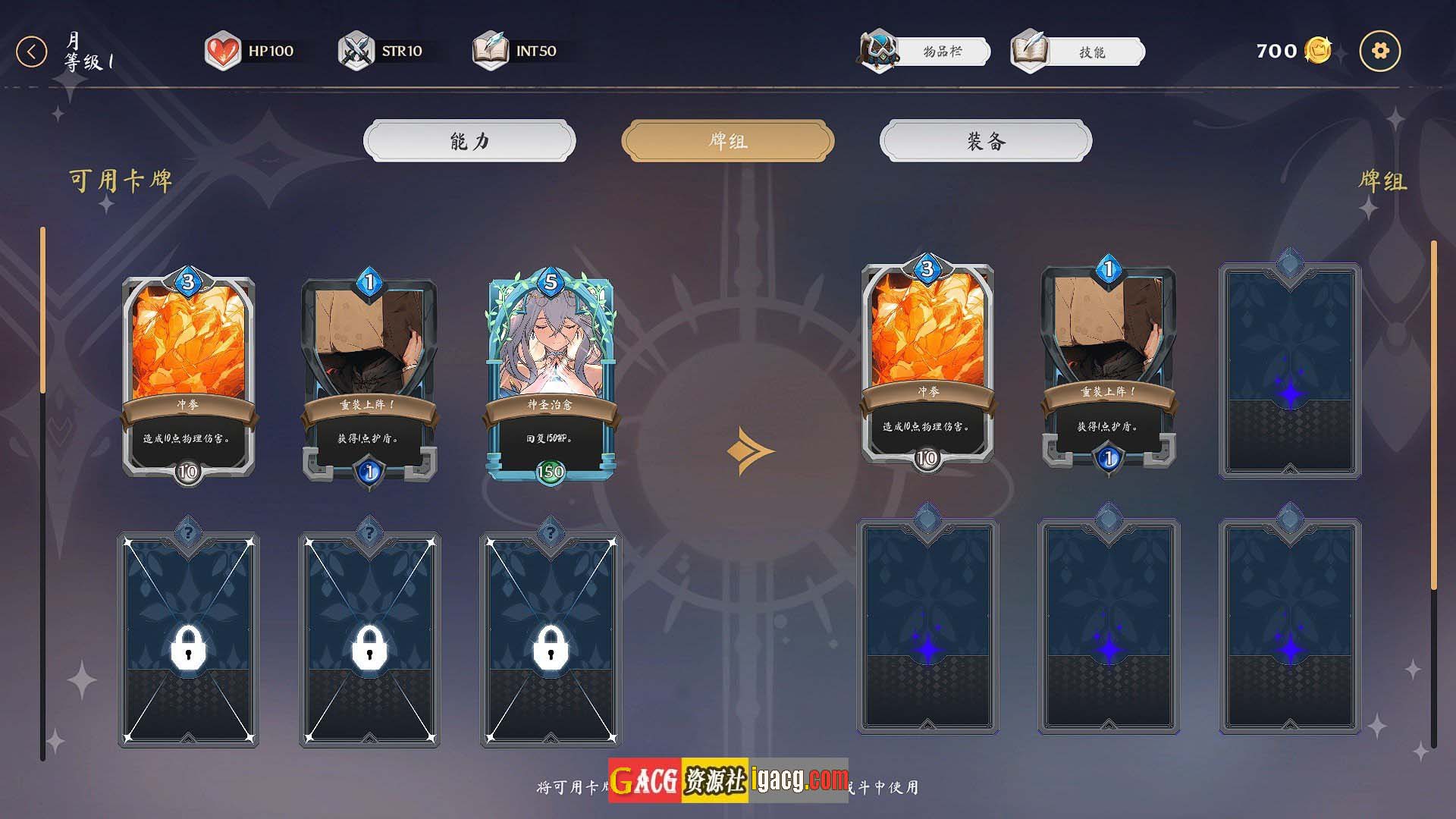The width and height of the screenshot is (1456, 819).
Task: Open the 技能 skills panel
Action: (1078, 52)
